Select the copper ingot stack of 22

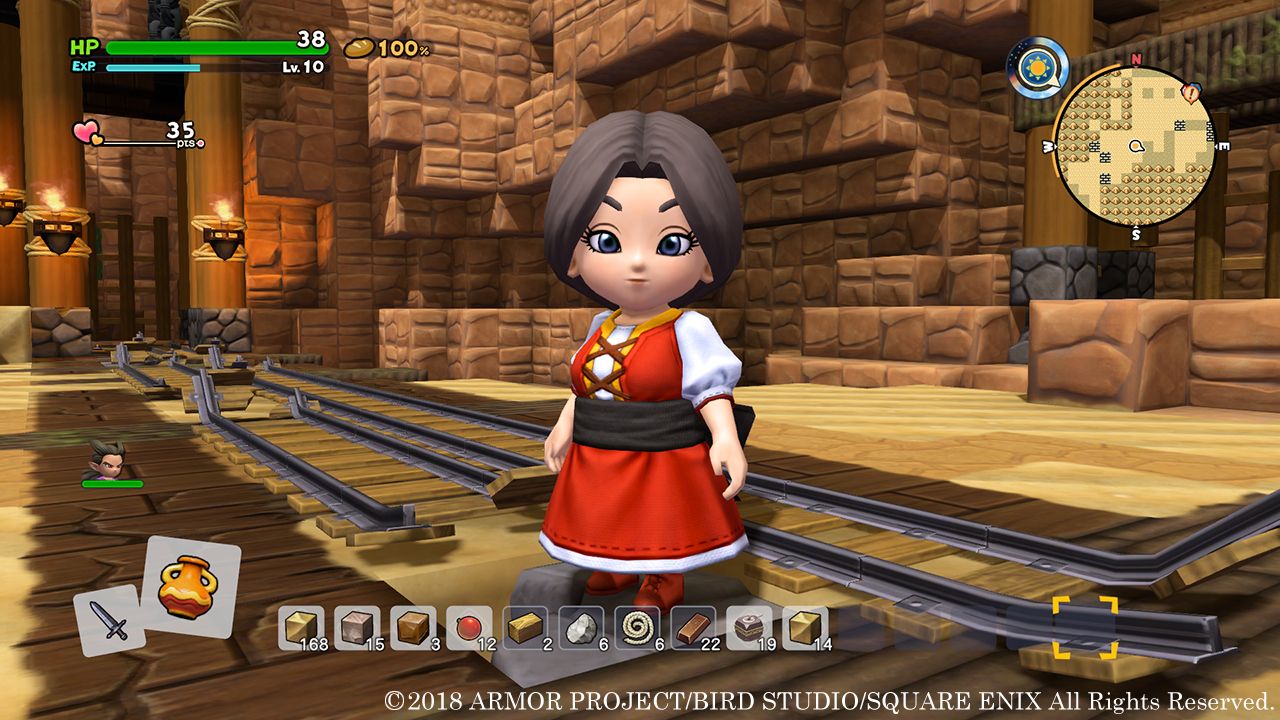(x=693, y=627)
